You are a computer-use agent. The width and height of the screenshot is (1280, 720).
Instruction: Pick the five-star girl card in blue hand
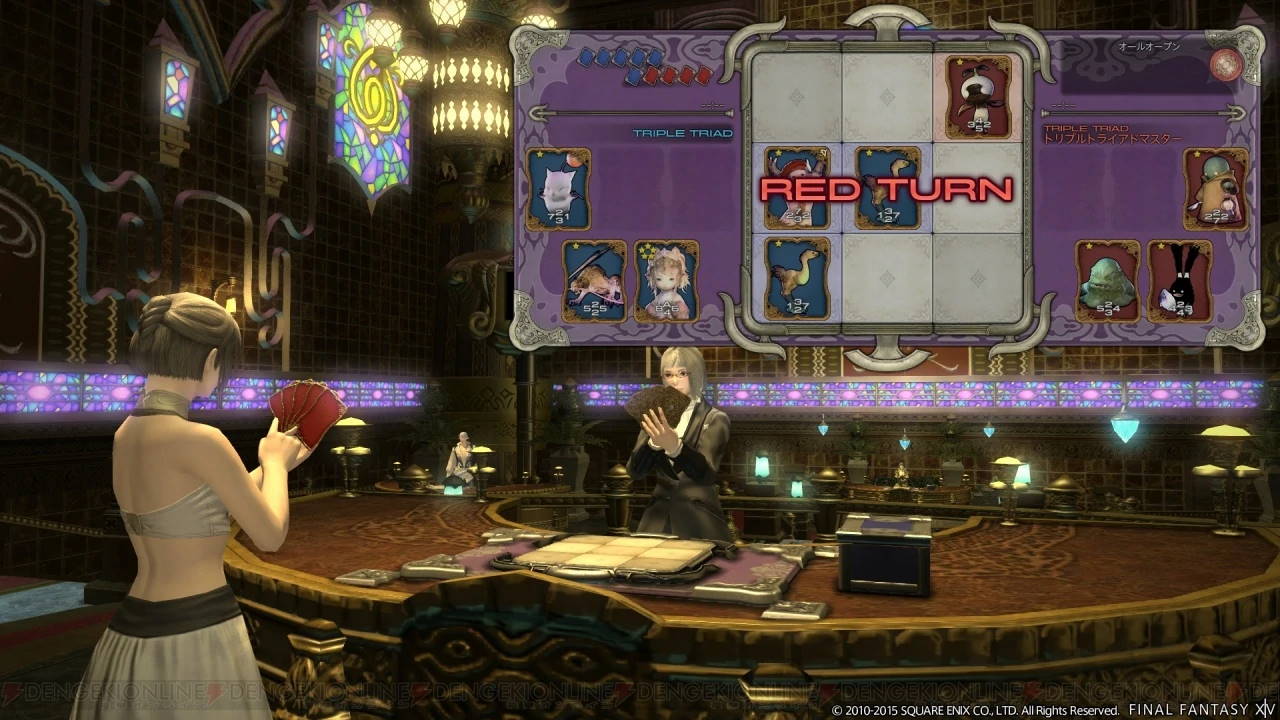point(664,279)
